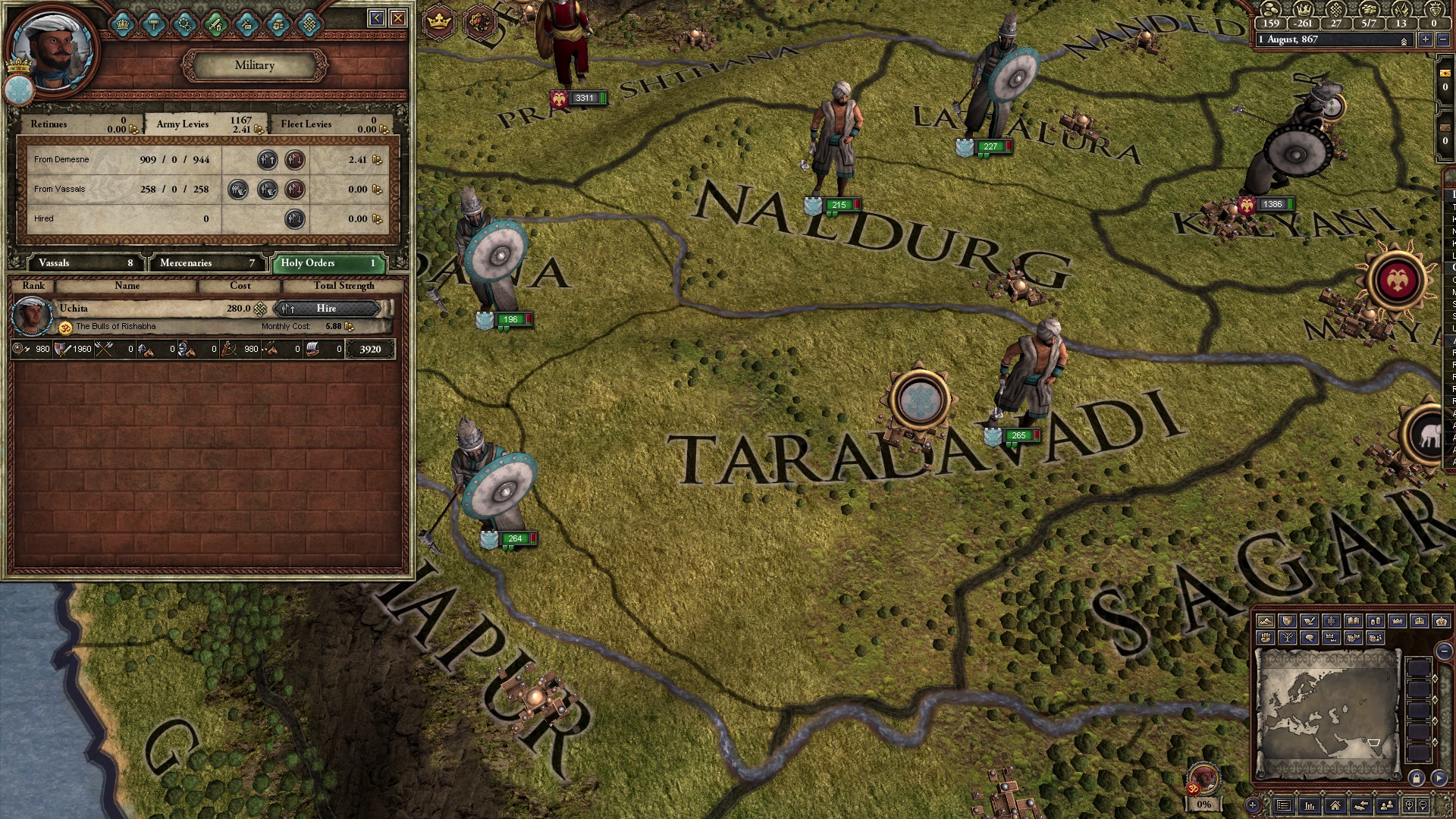The height and width of the screenshot is (819, 1456).
Task: Increase game speed with the plus stepper
Action: tap(1426, 39)
